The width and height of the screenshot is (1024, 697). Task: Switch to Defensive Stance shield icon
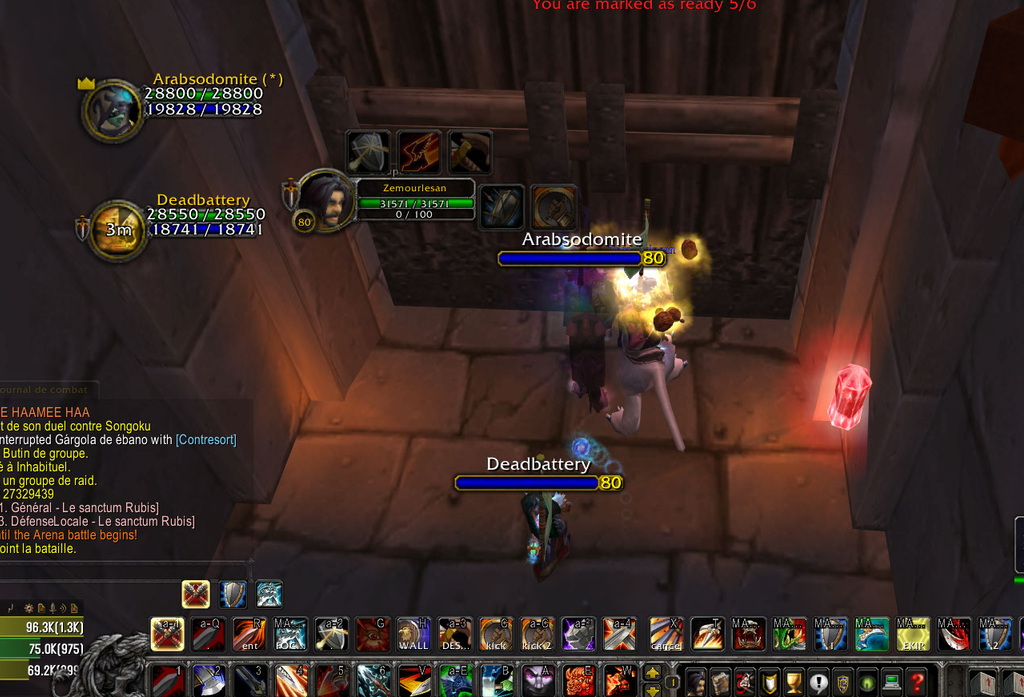tap(233, 594)
